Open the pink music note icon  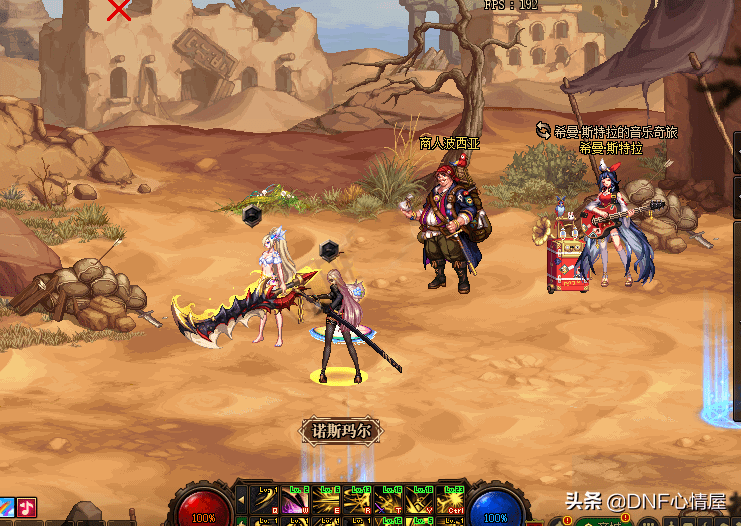pyautogui.click(x=26, y=507)
